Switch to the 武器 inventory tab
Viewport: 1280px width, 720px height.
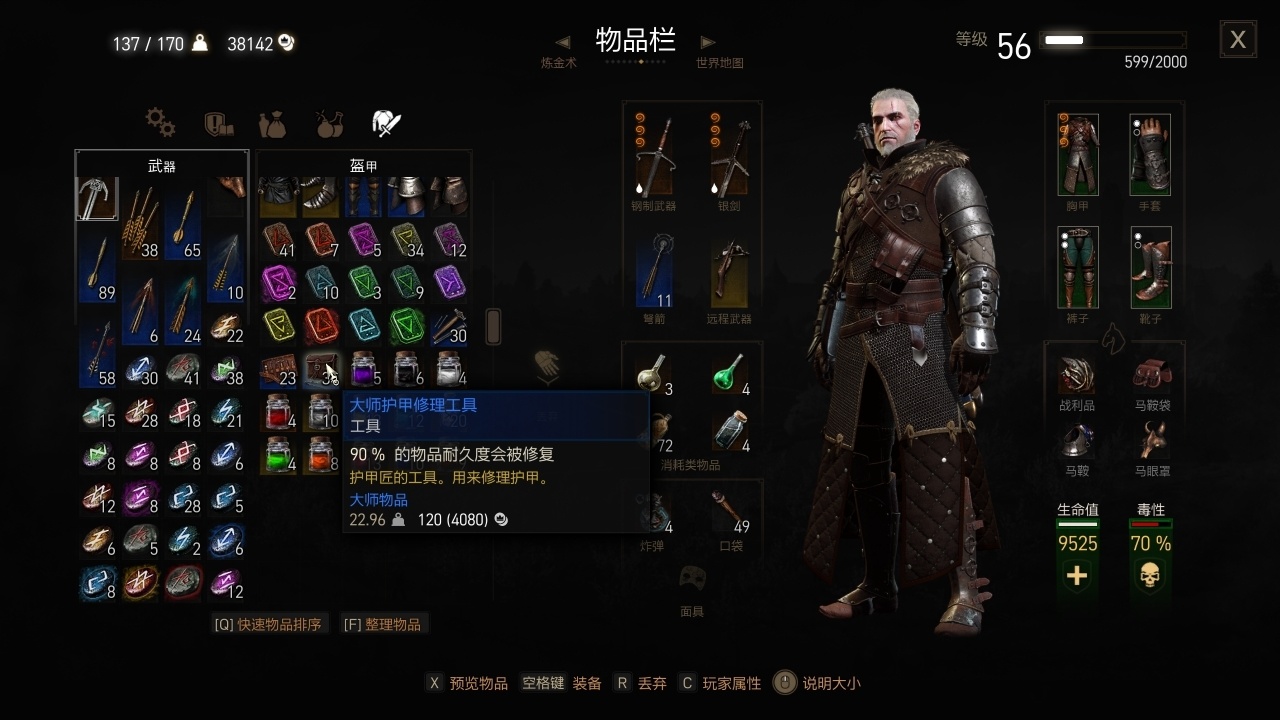161,165
